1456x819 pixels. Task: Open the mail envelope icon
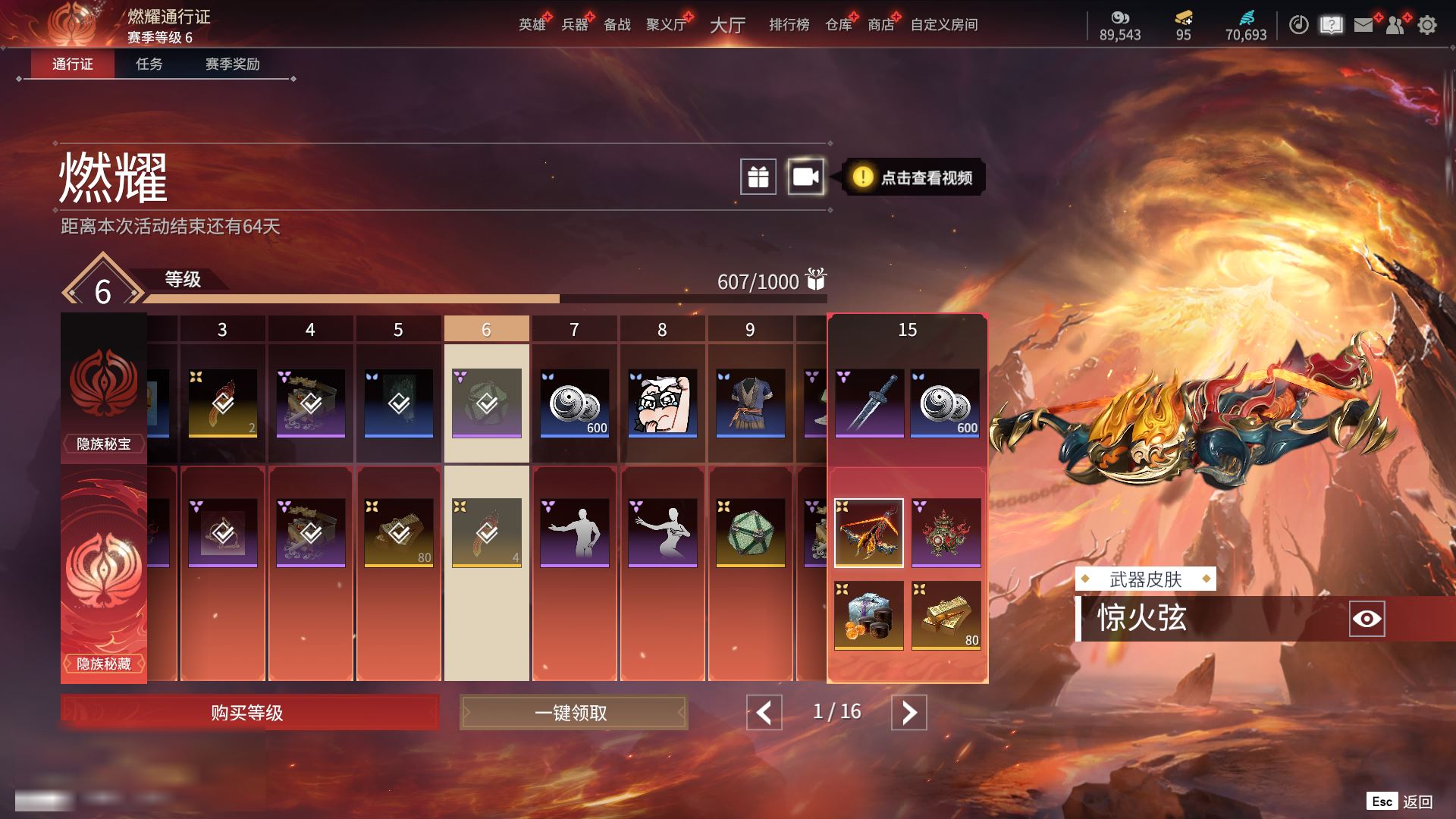(1363, 25)
